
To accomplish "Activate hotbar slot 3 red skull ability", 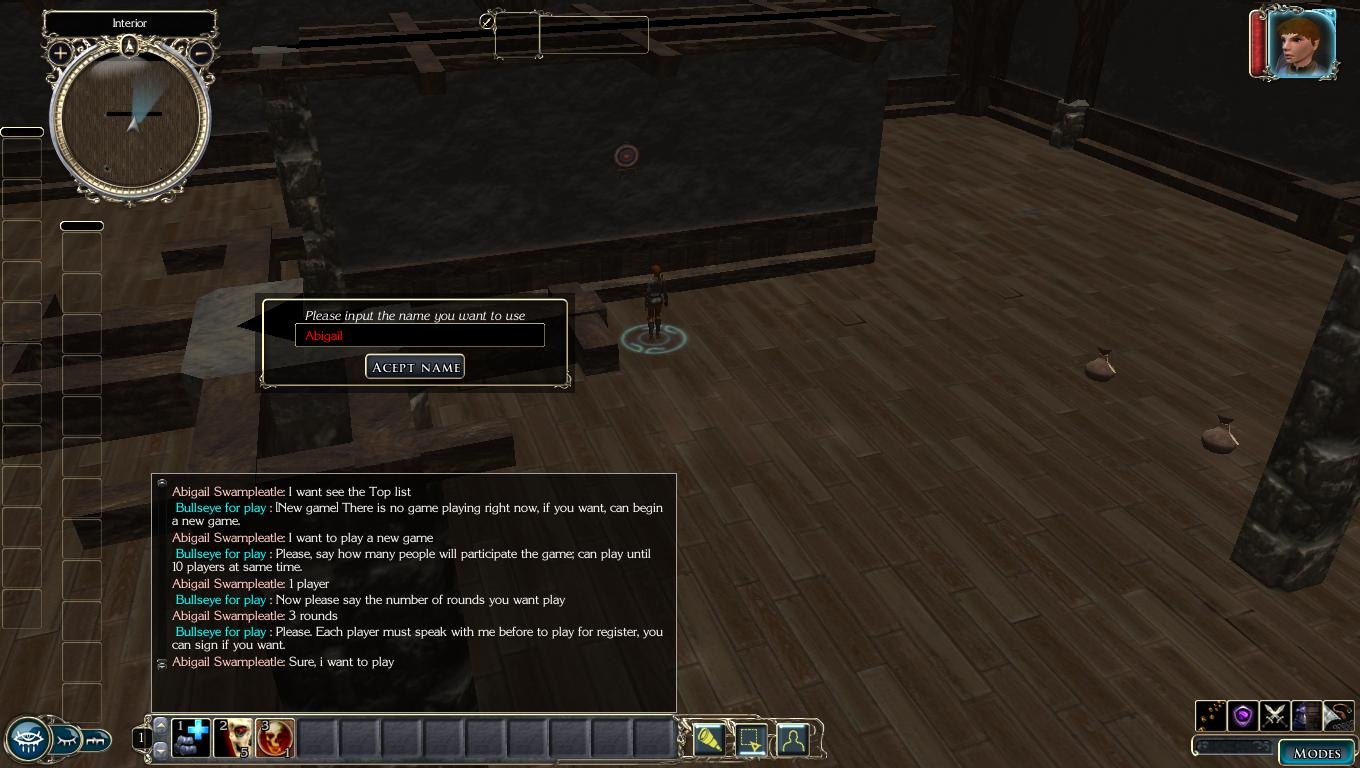I will click(x=275, y=738).
